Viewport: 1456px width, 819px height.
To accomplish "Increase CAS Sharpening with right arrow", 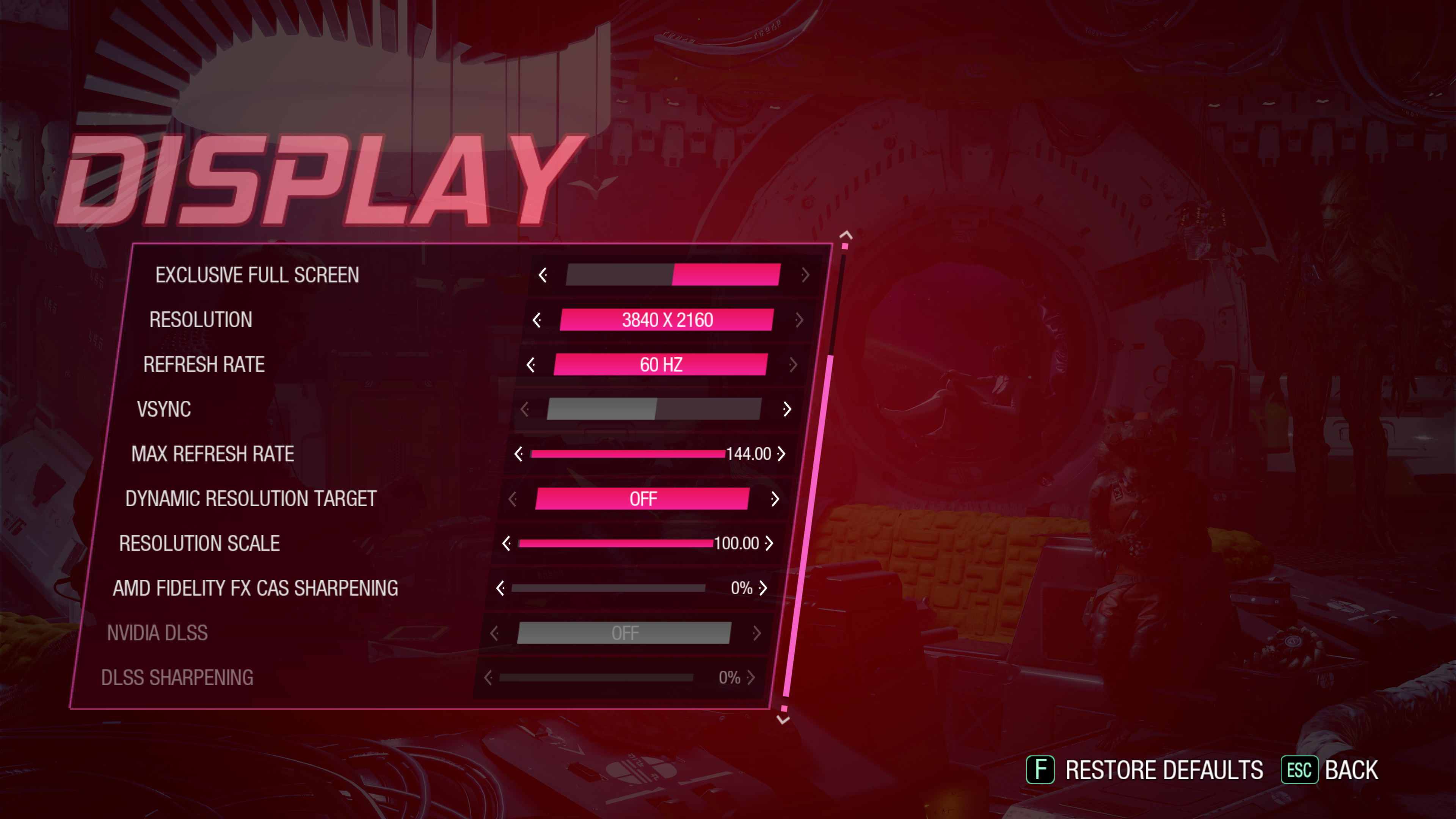I will tap(763, 588).
